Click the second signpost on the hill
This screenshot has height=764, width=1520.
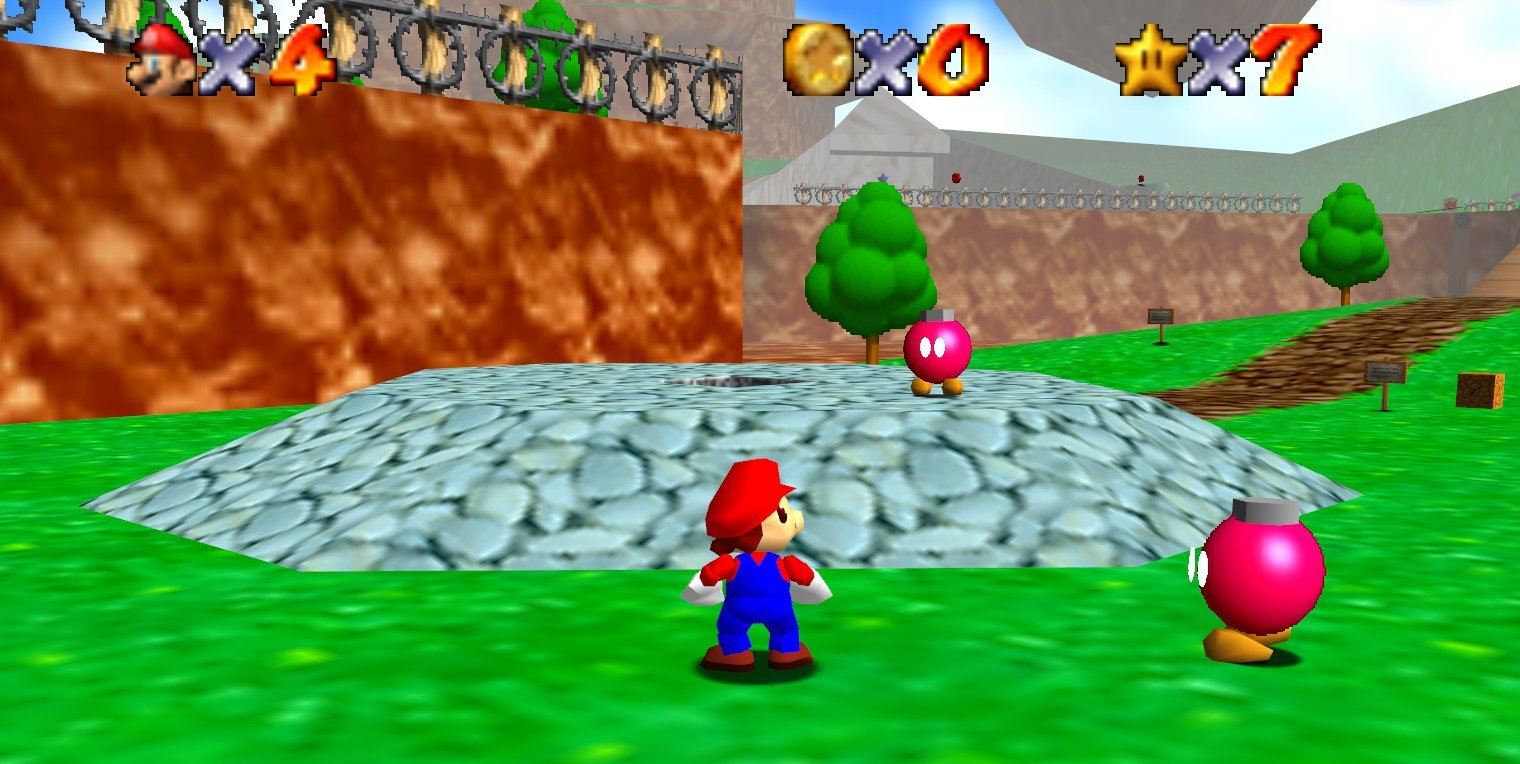[1386, 374]
